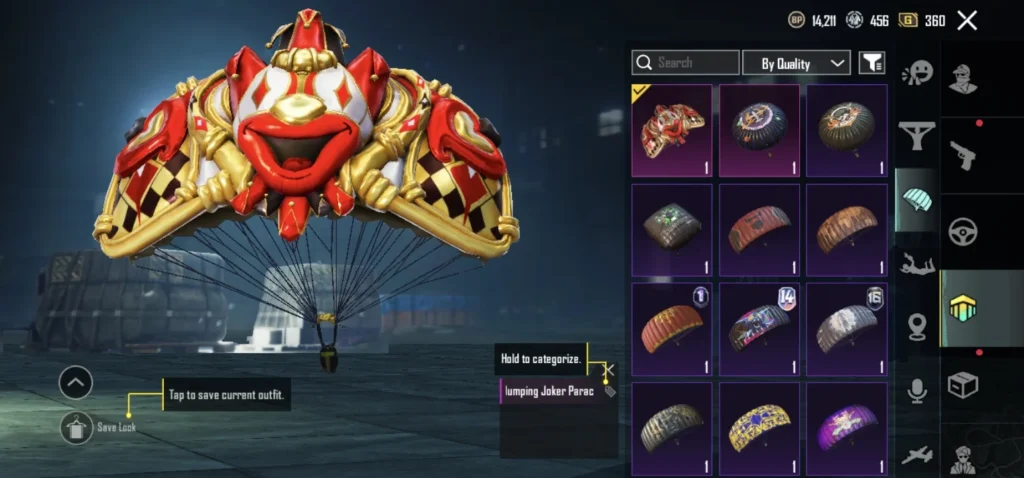
Task: Select the parachute with the 14 badge
Action: point(759,328)
